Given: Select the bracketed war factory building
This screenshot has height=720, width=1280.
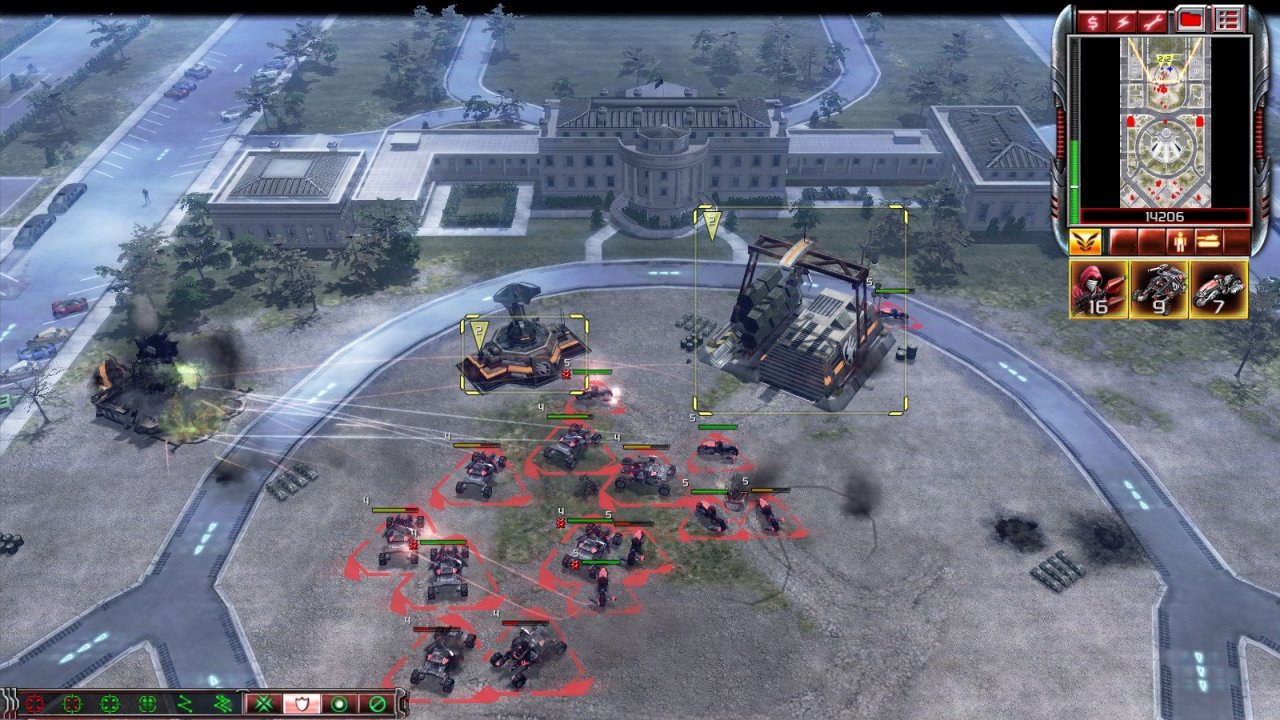Looking at the screenshot, I should click(x=800, y=322).
